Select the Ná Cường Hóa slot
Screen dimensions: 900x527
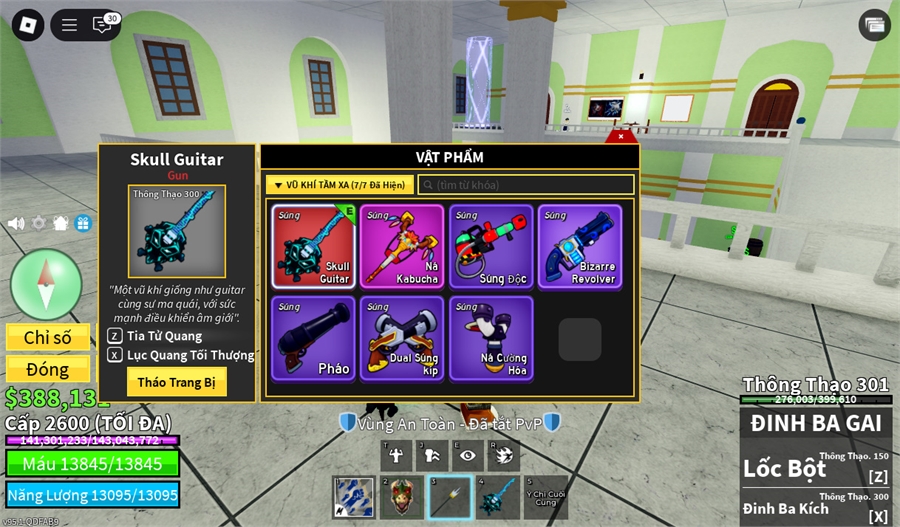point(490,338)
